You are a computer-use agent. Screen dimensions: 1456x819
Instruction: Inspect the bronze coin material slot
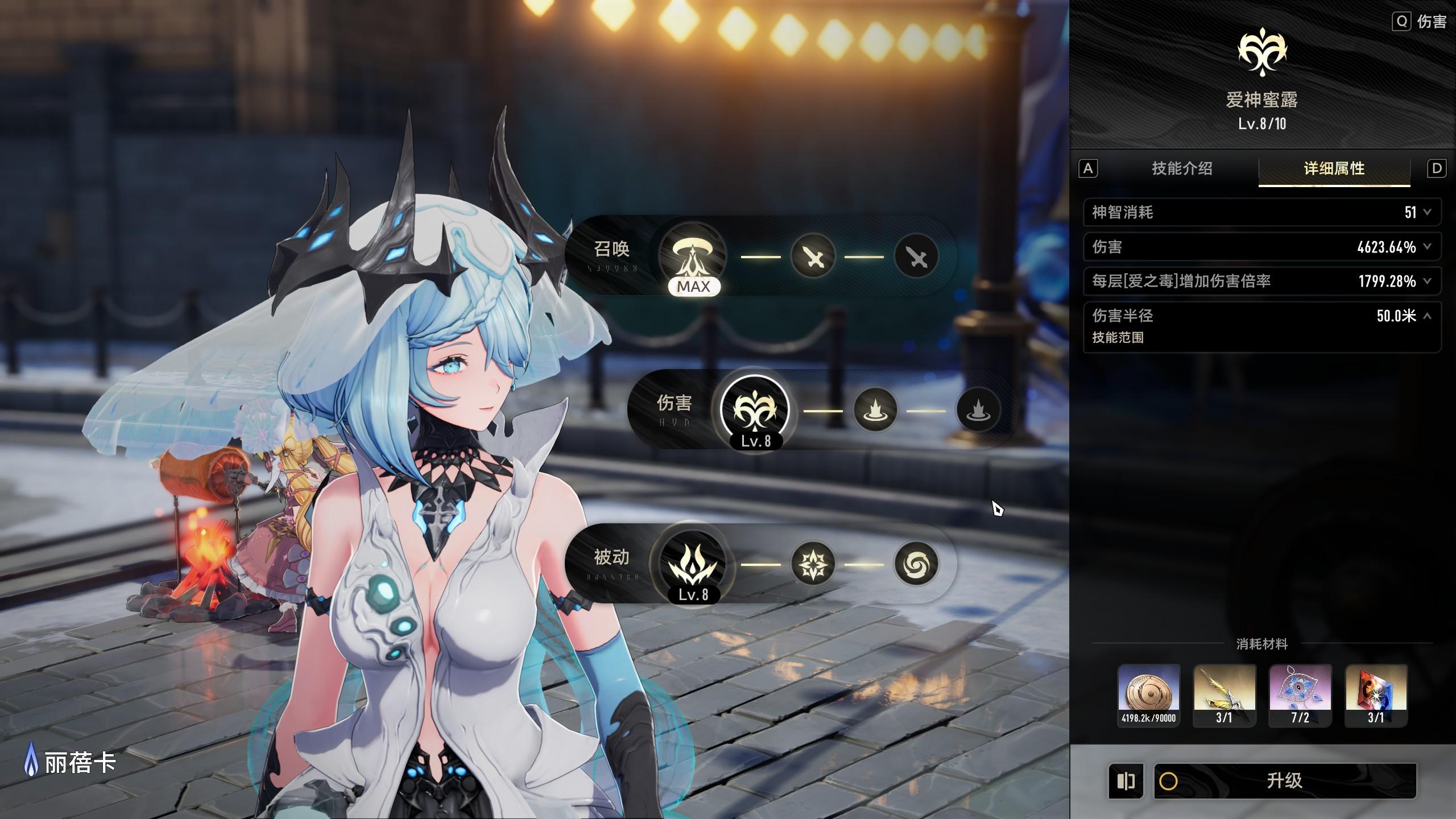point(1148,694)
